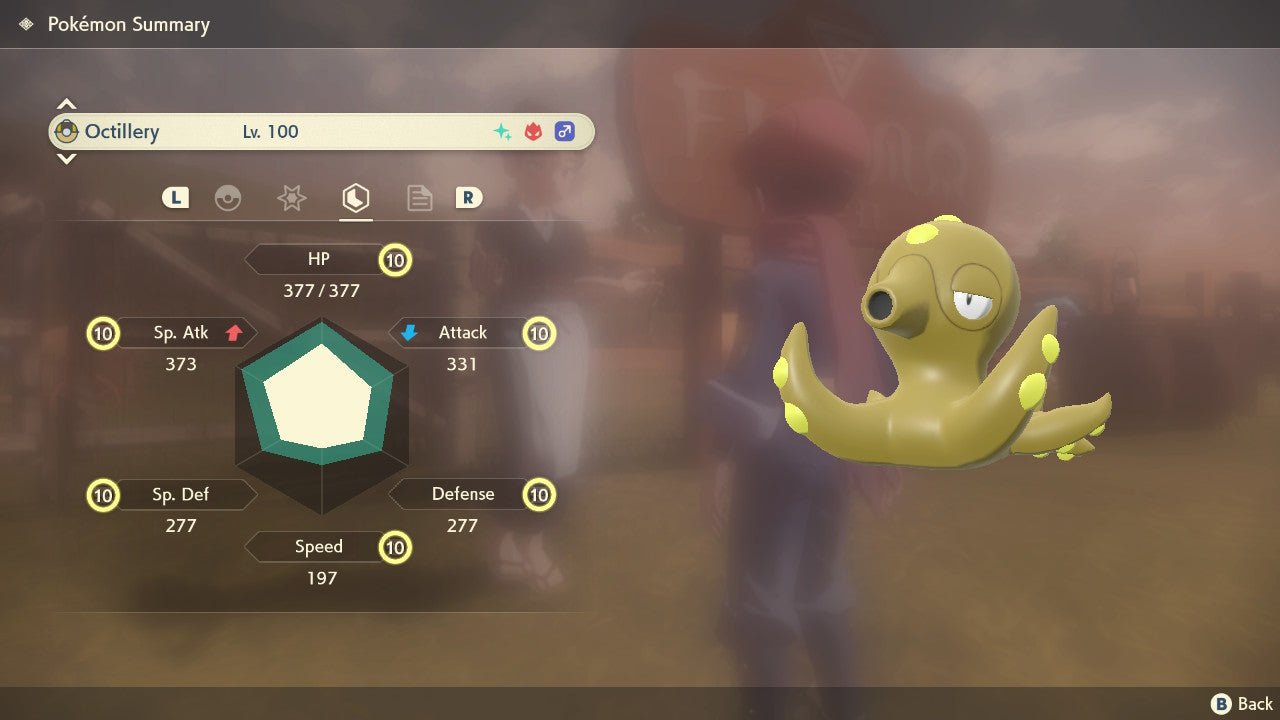
Task: Select the Octillery Lv. 100 name bar
Action: coord(320,131)
